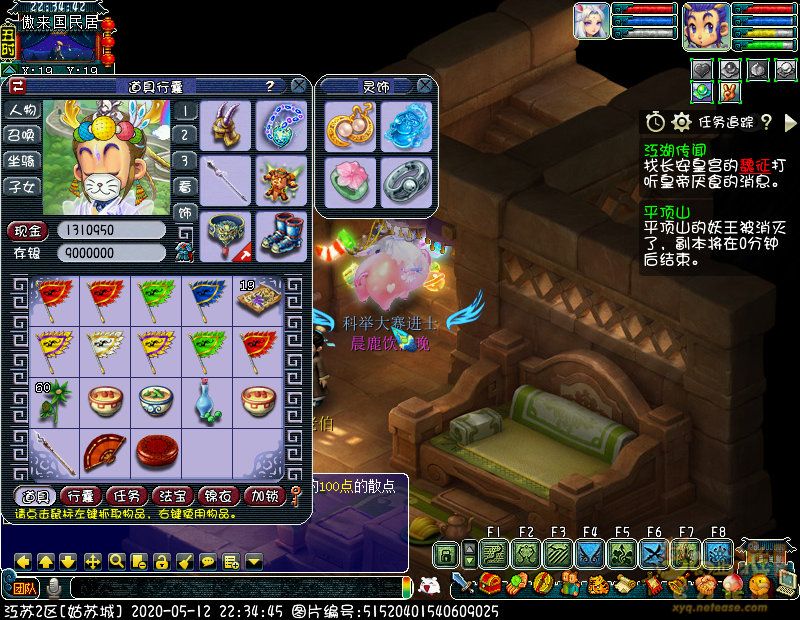Collapse the 任务追踪 tracker with the arrow
The height and width of the screenshot is (620, 800).
pyautogui.click(x=791, y=122)
